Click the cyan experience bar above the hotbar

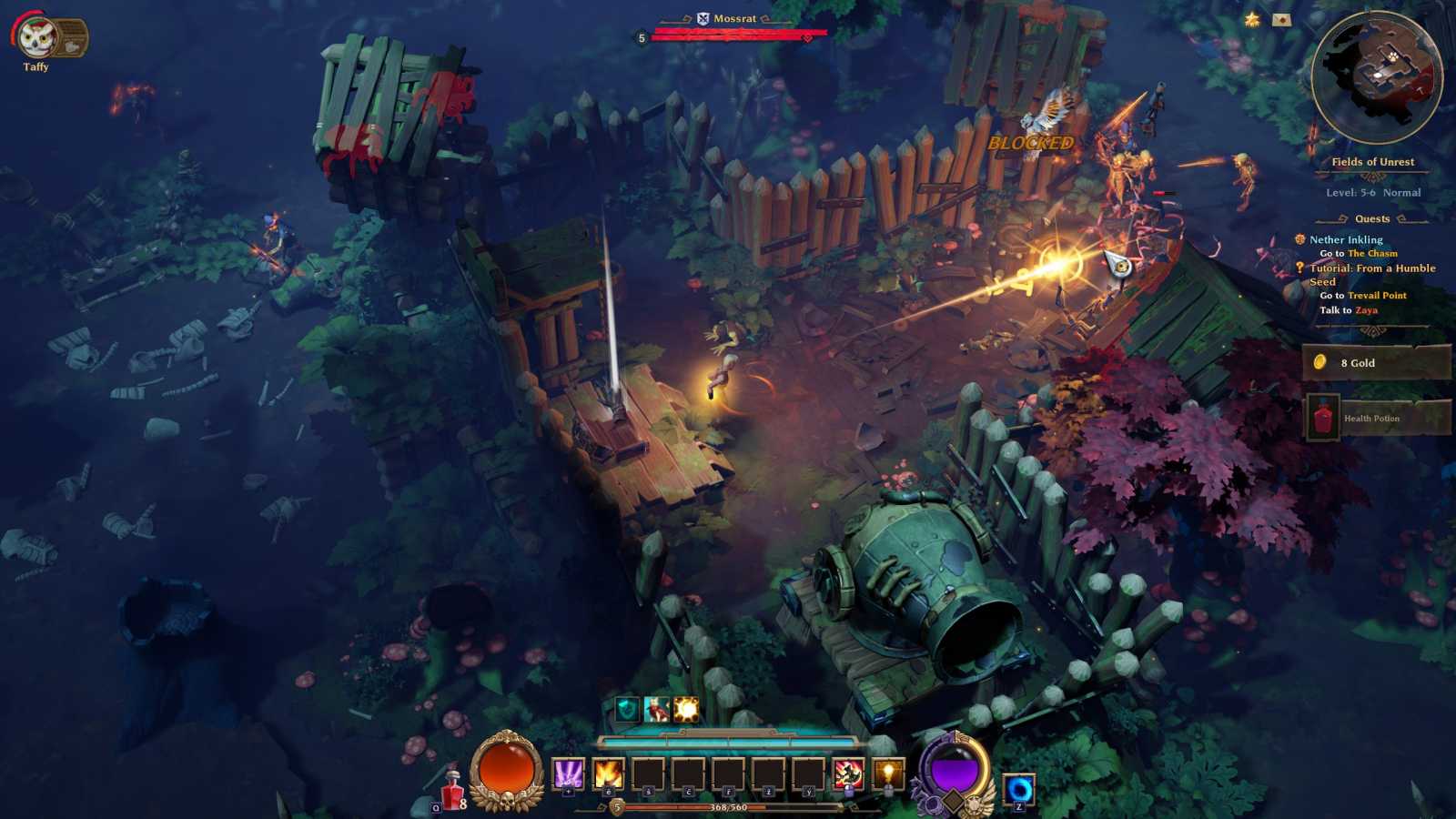click(x=728, y=741)
